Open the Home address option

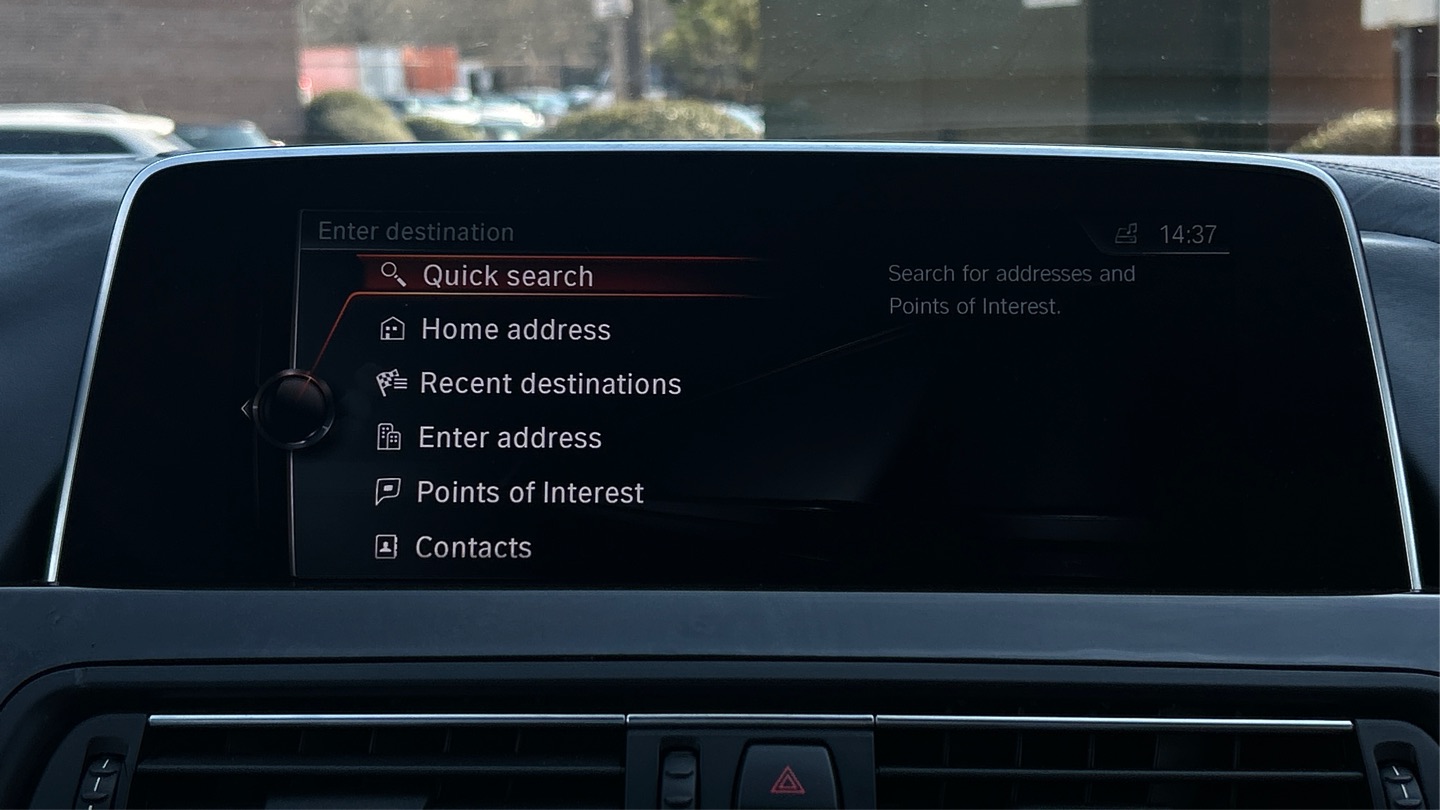pos(514,330)
